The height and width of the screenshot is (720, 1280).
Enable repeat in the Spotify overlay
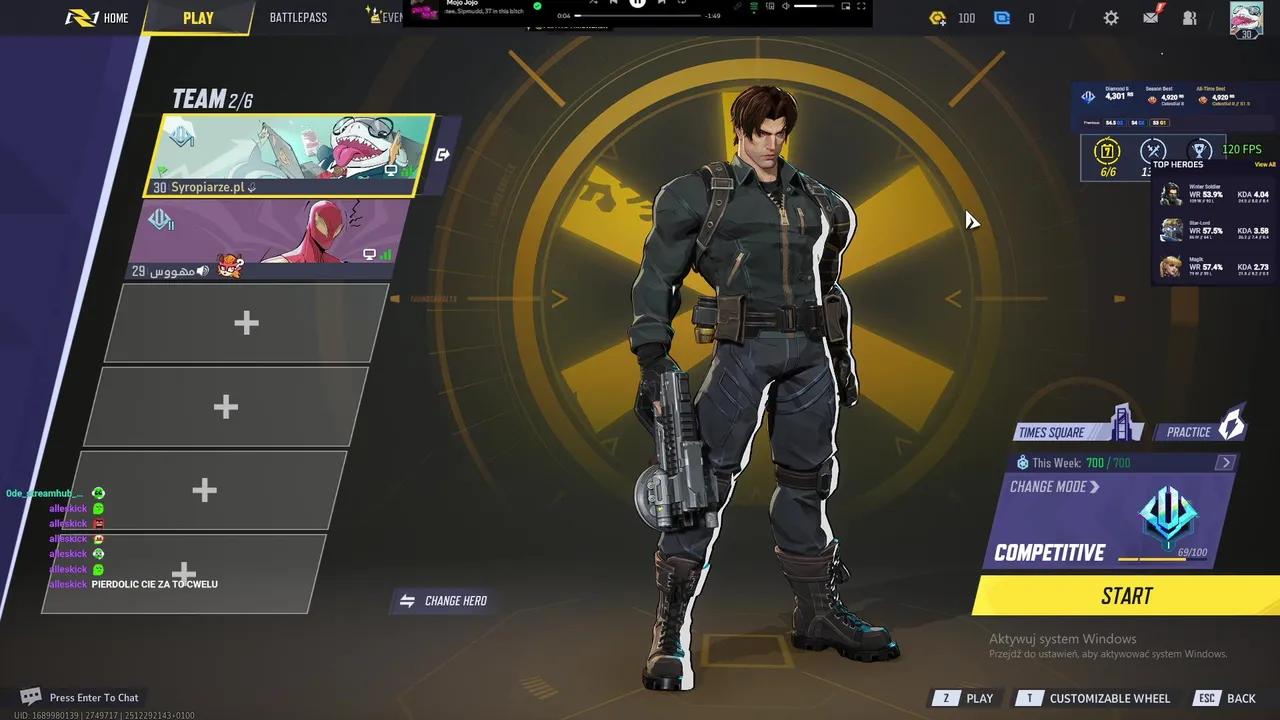[682, 4]
